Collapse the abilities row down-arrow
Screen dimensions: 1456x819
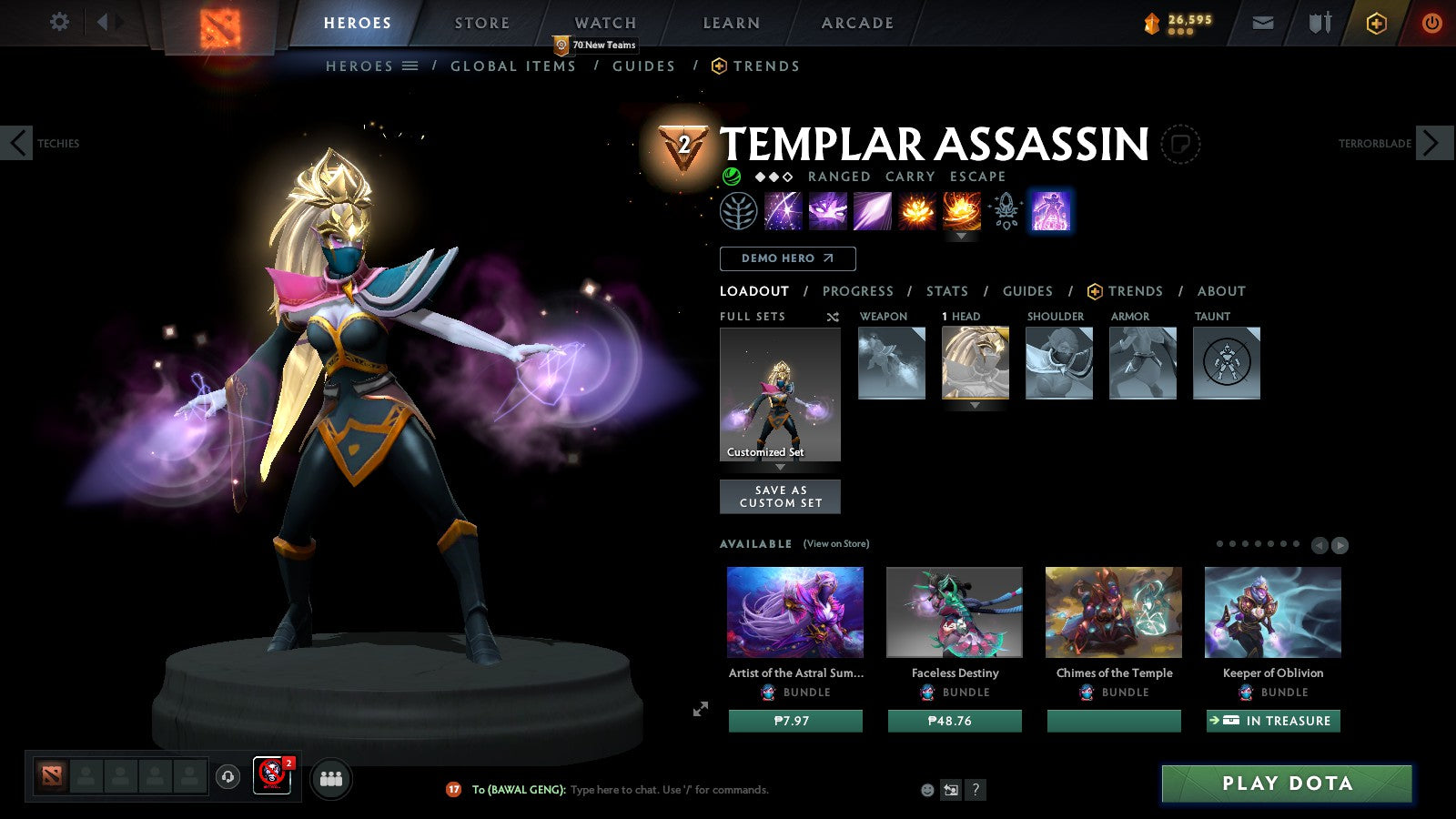[x=962, y=235]
